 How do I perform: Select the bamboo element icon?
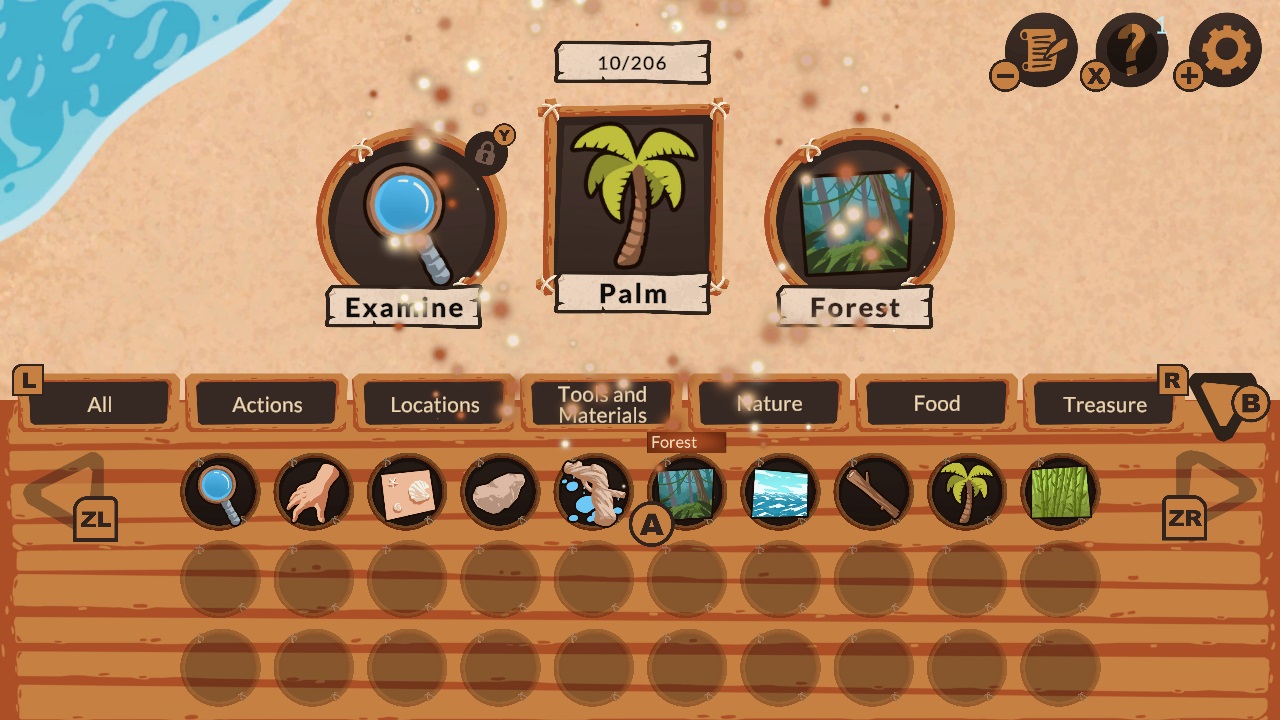(x=1058, y=490)
